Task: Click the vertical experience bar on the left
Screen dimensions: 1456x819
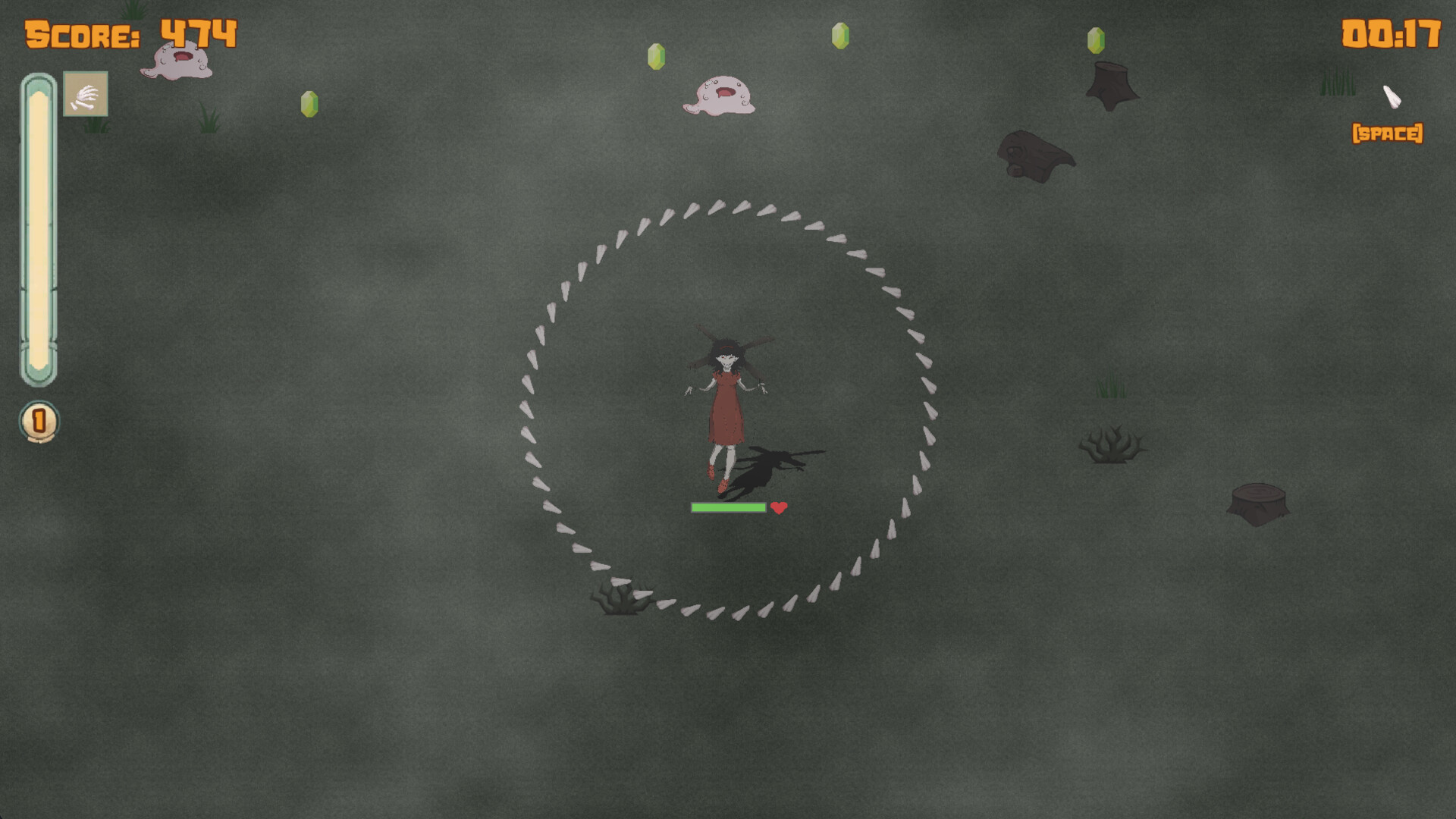Action: point(39,227)
